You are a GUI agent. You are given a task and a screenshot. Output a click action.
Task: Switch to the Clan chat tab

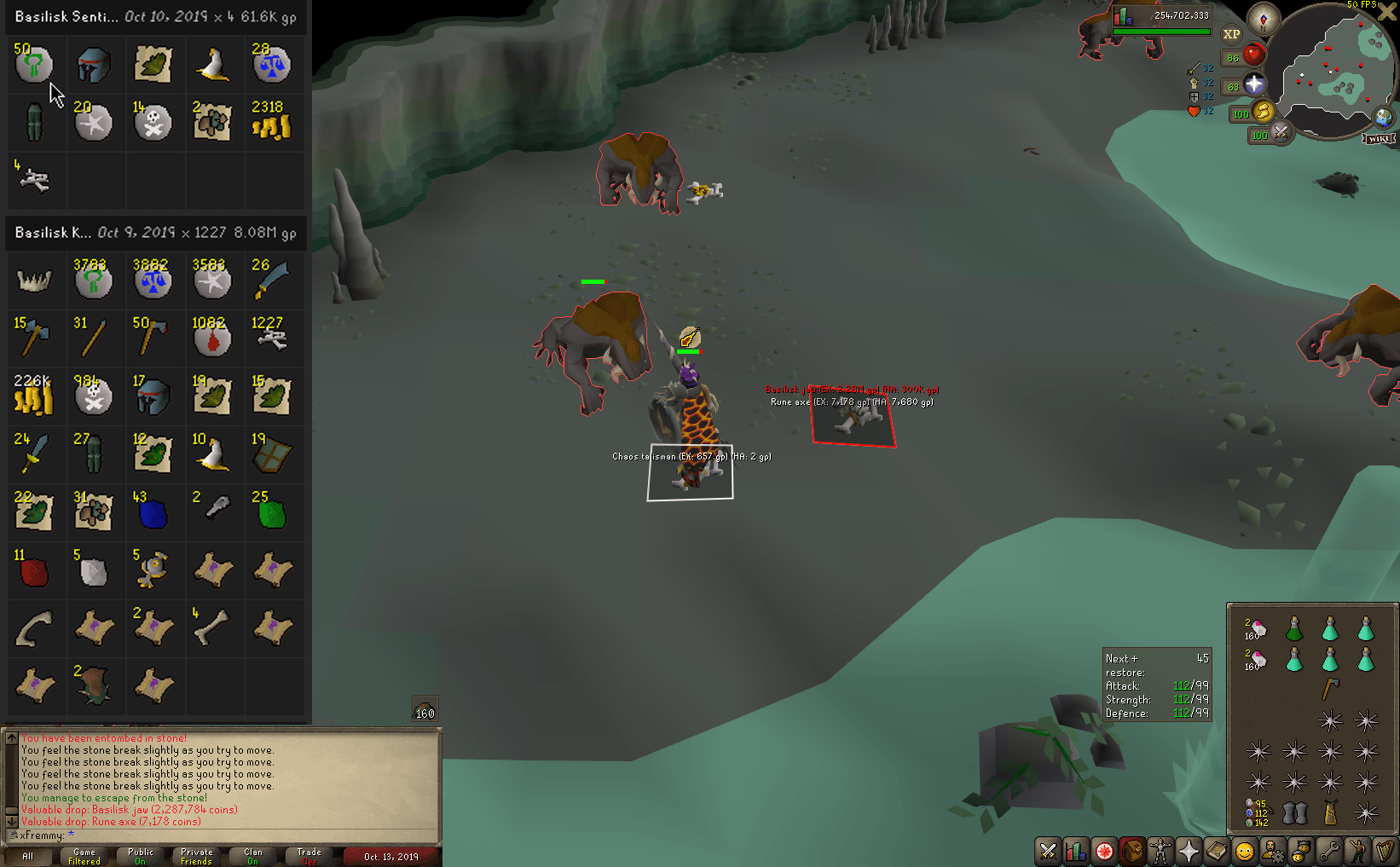(x=252, y=855)
